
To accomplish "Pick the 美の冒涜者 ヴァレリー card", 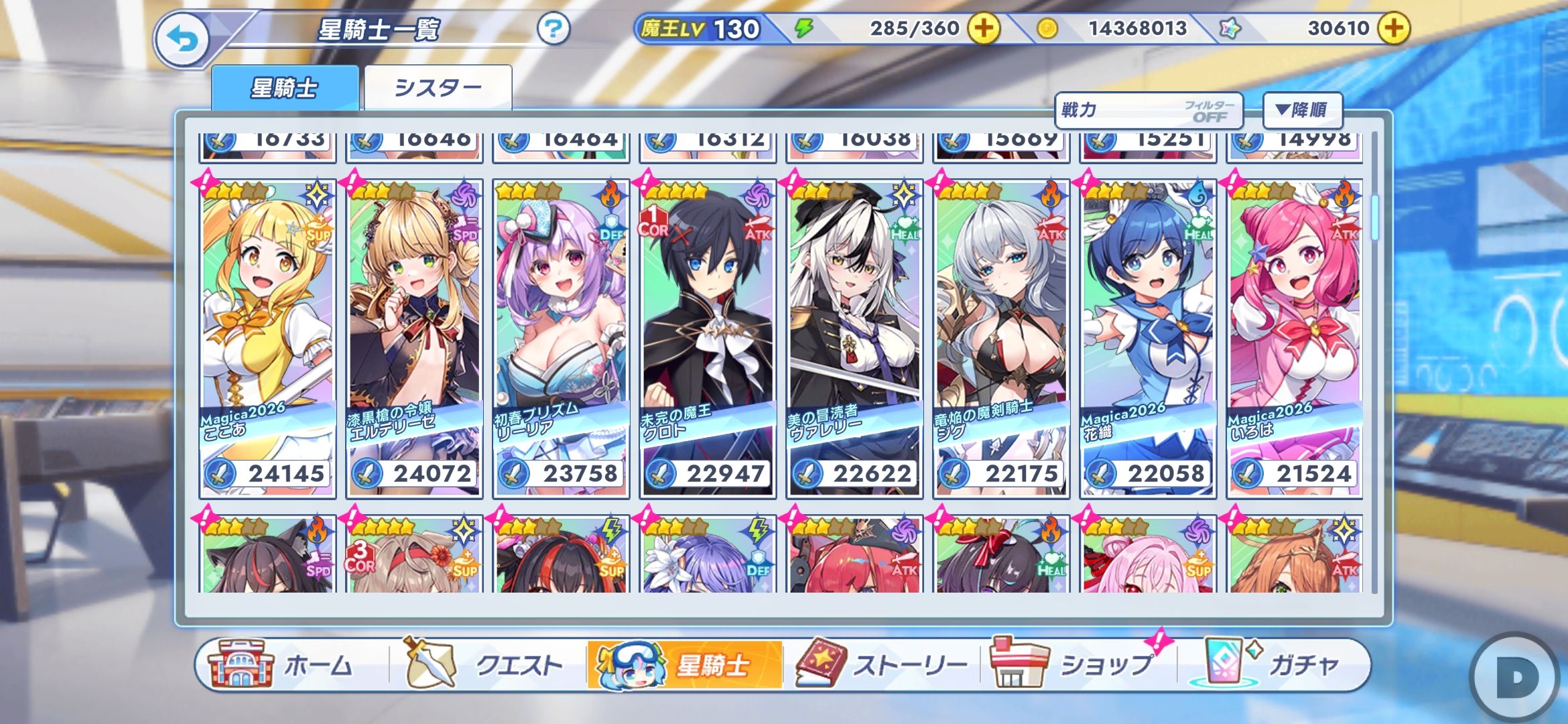I will pyautogui.click(x=854, y=339).
